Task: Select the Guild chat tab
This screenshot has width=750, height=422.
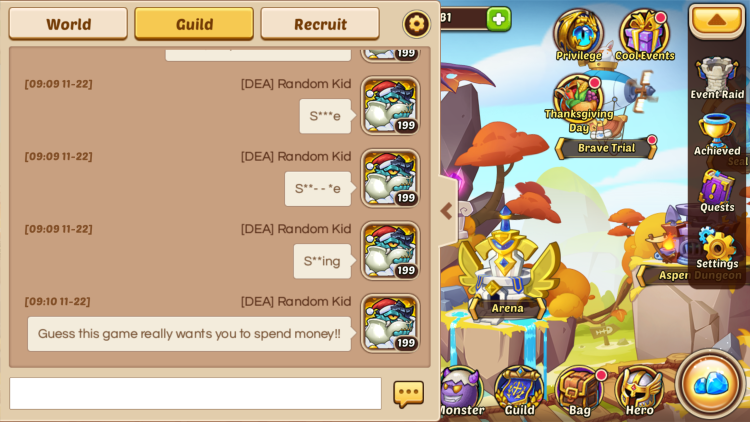Action: click(194, 23)
